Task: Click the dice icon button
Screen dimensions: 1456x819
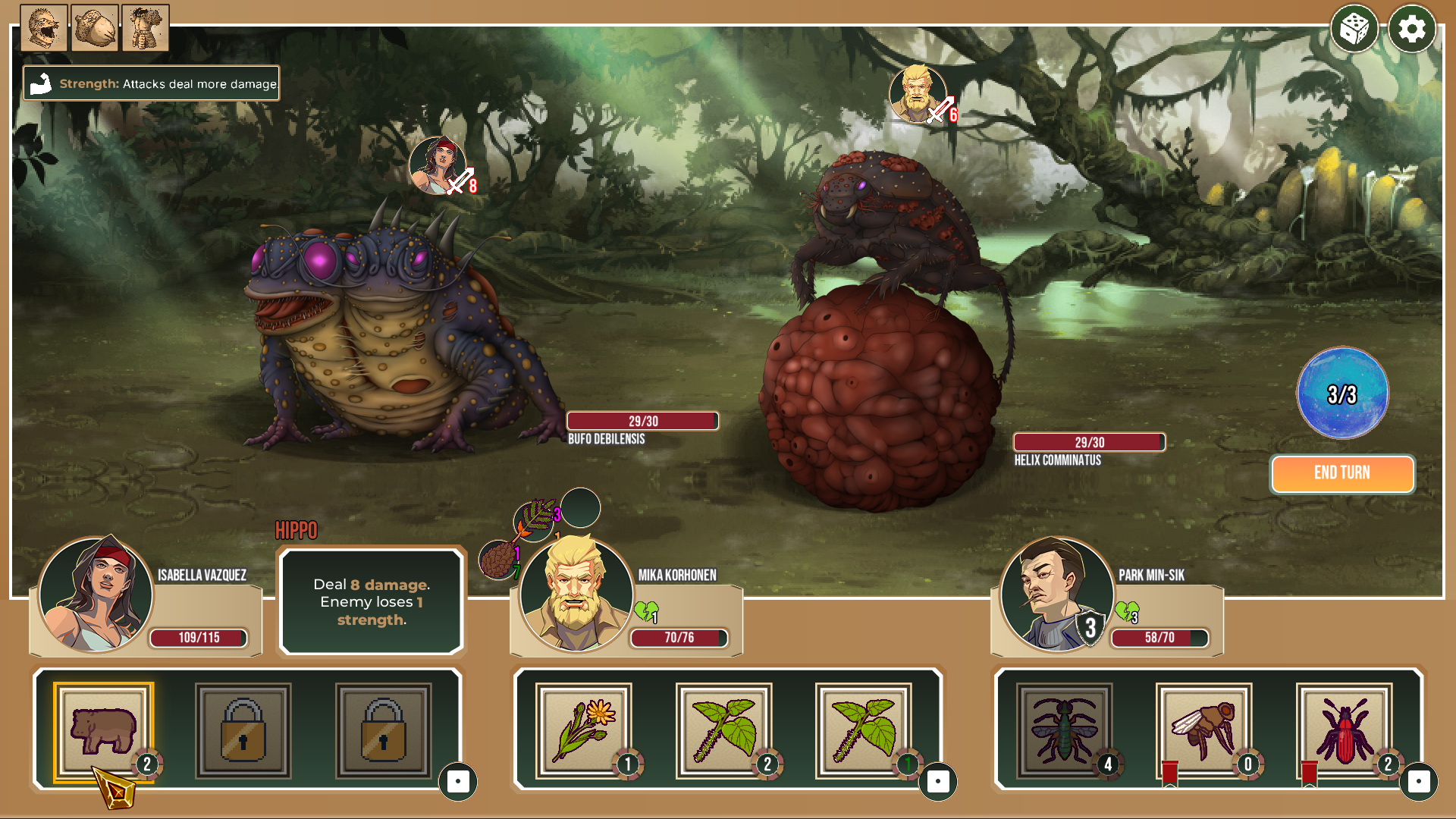Action: click(1354, 30)
